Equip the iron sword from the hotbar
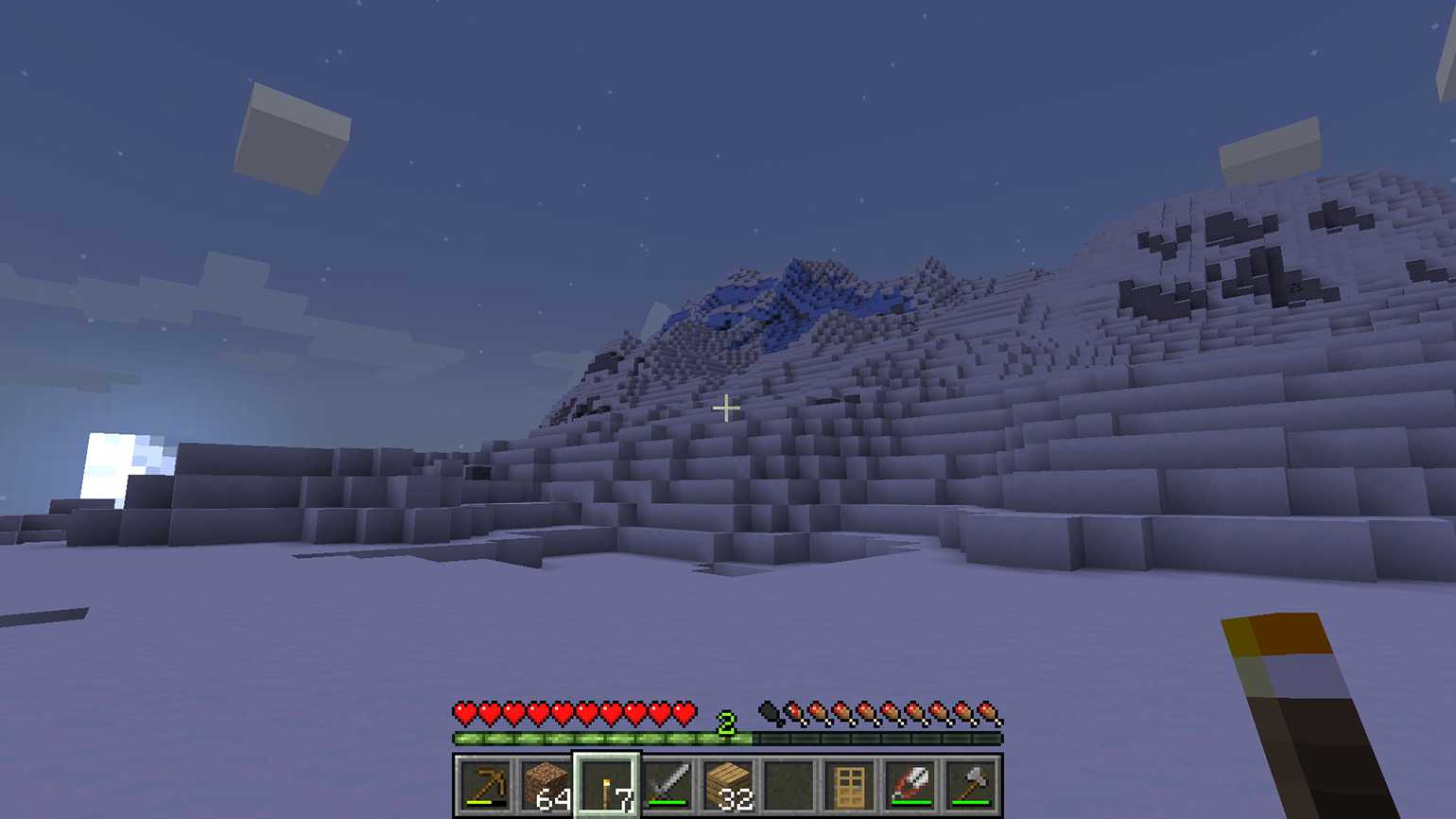1456x819 pixels. pyautogui.click(x=667, y=785)
